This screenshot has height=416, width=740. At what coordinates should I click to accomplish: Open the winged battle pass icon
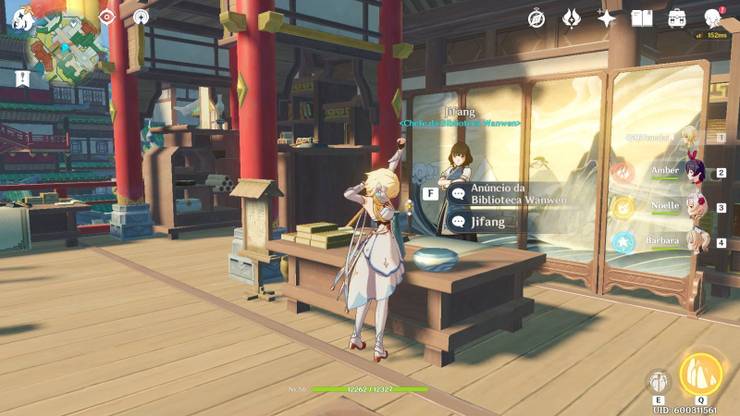(571, 18)
